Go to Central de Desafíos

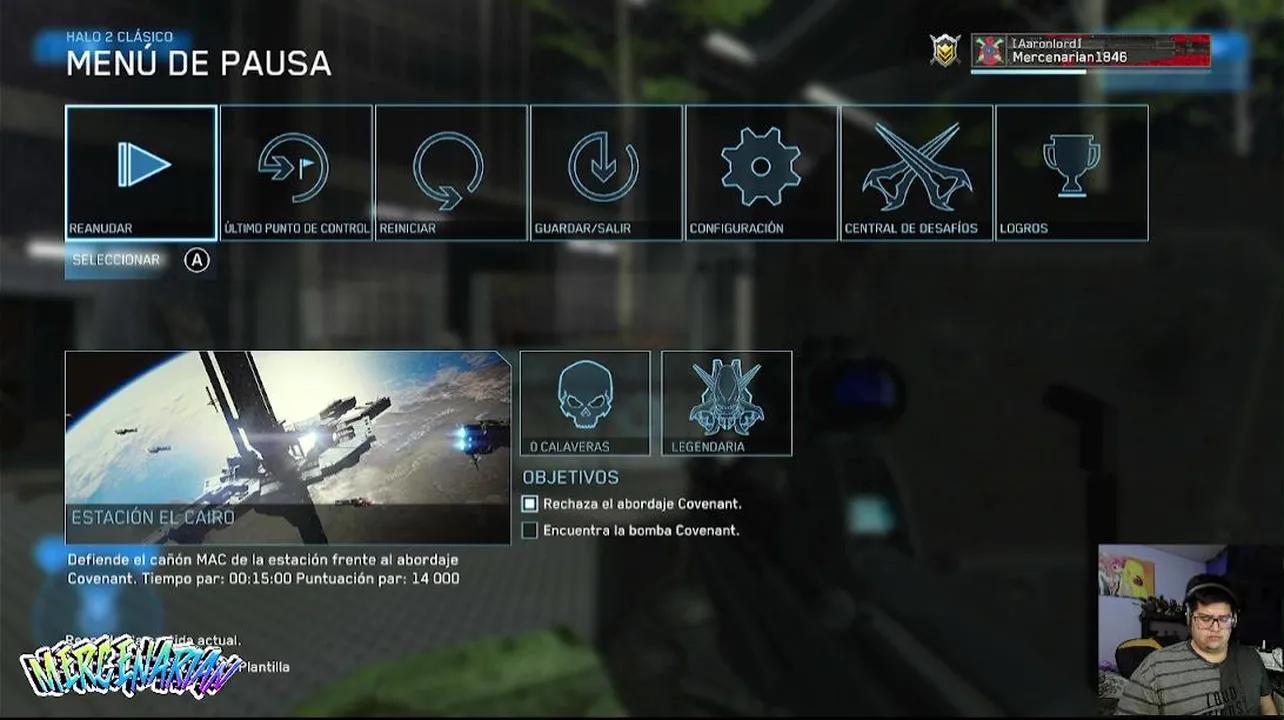(x=916, y=172)
